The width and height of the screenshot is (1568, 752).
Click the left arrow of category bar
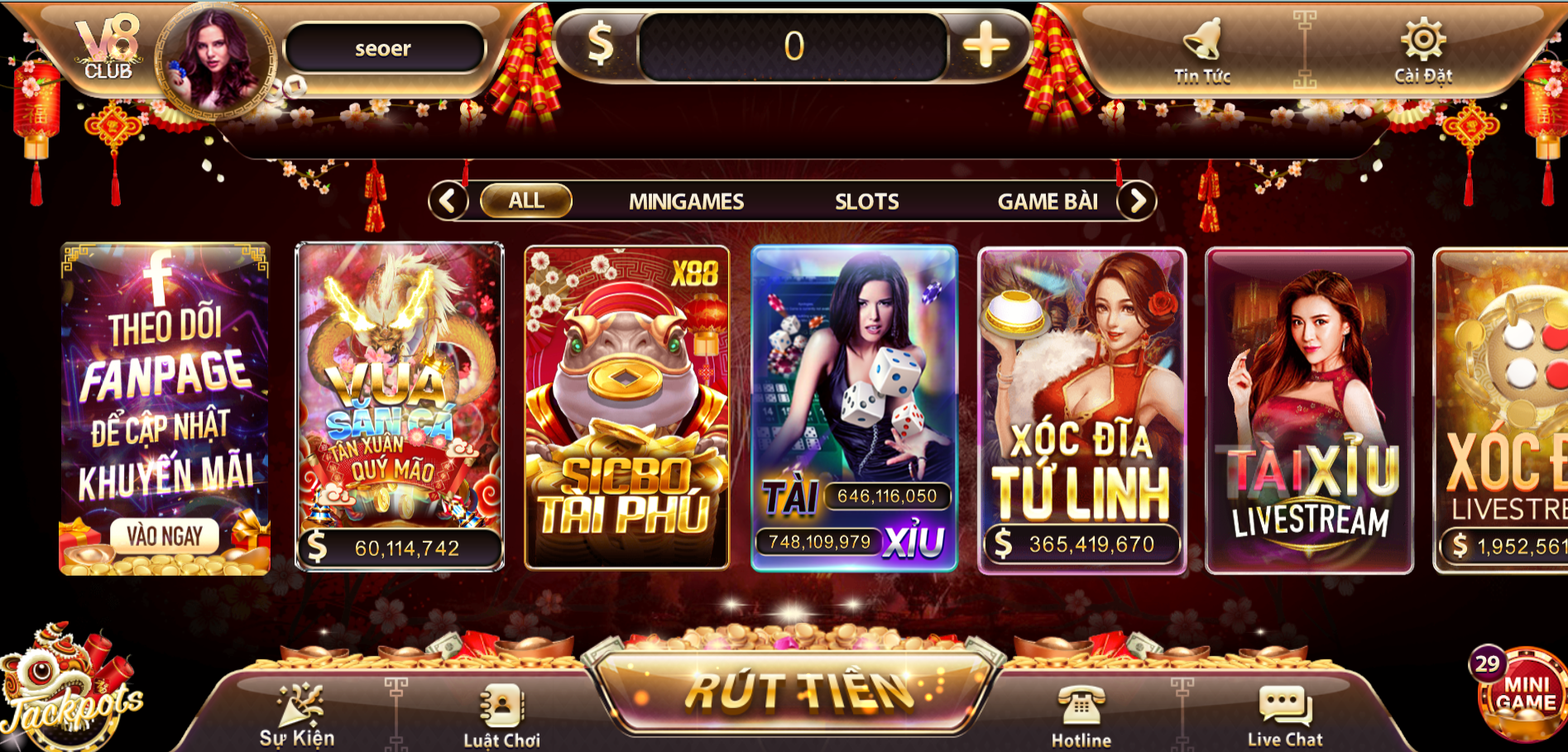[448, 201]
